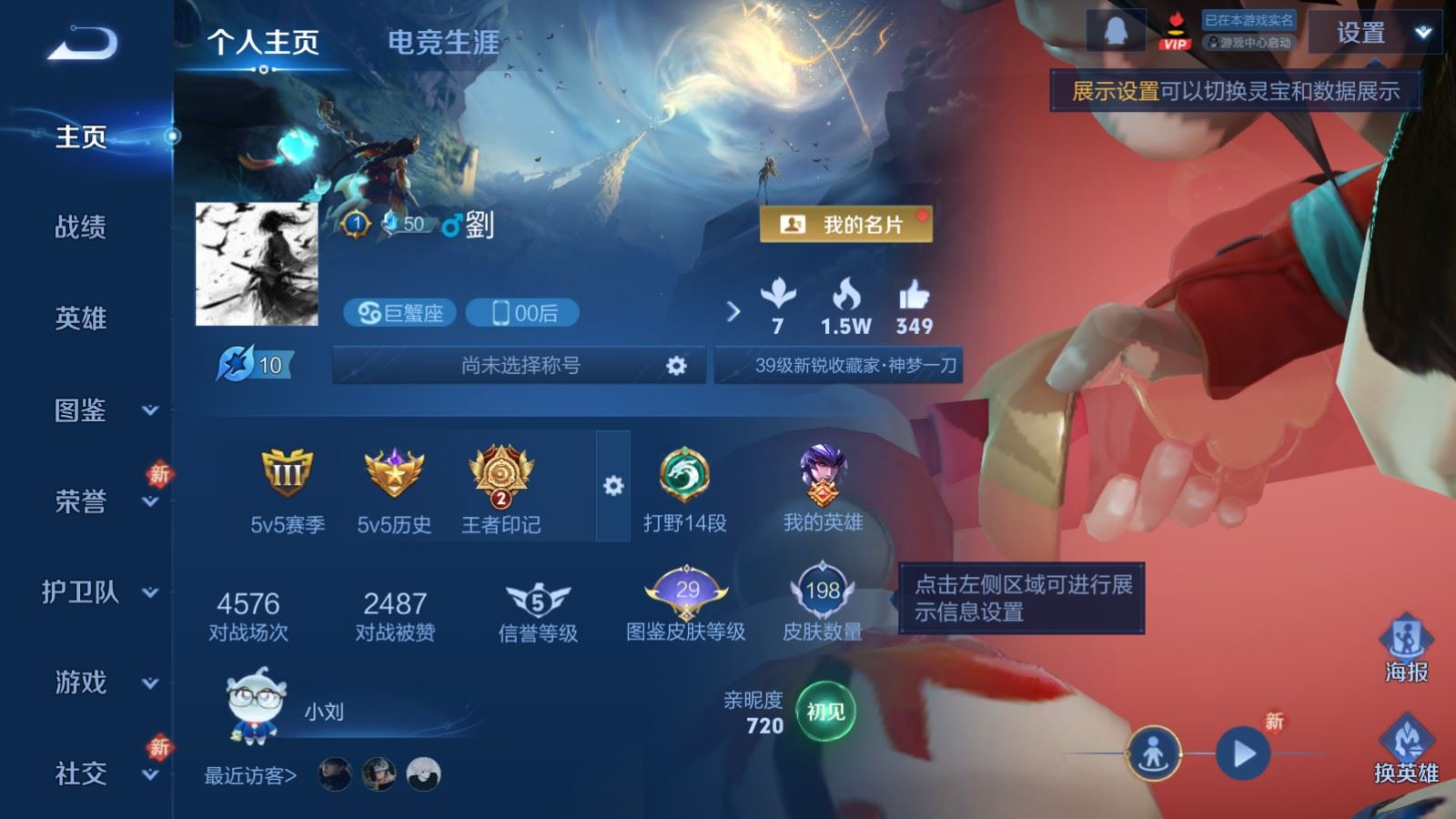Open the 战绩 section in the sidebar

(x=81, y=227)
